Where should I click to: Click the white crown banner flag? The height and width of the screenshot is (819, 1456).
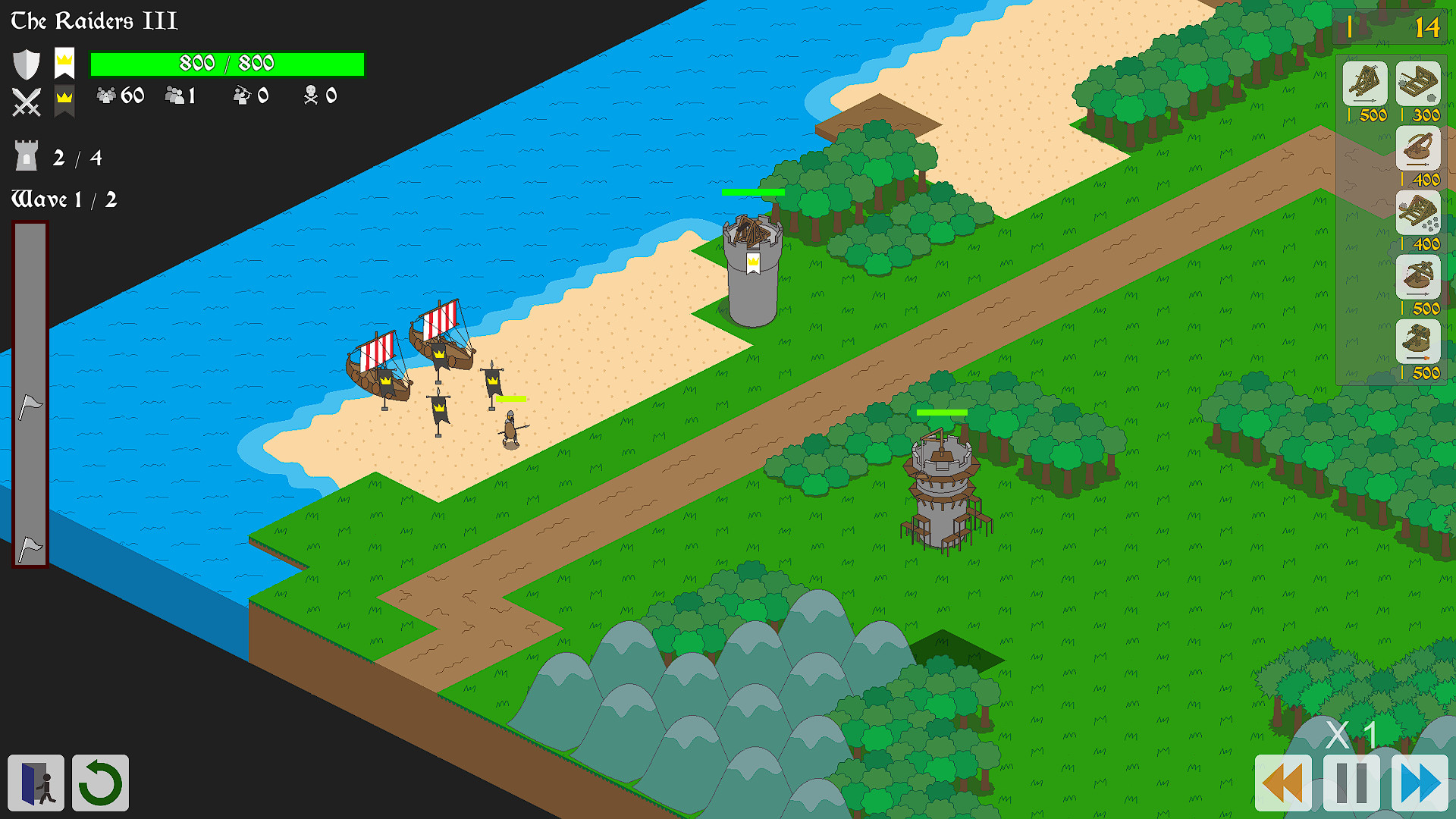[x=64, y=64]
